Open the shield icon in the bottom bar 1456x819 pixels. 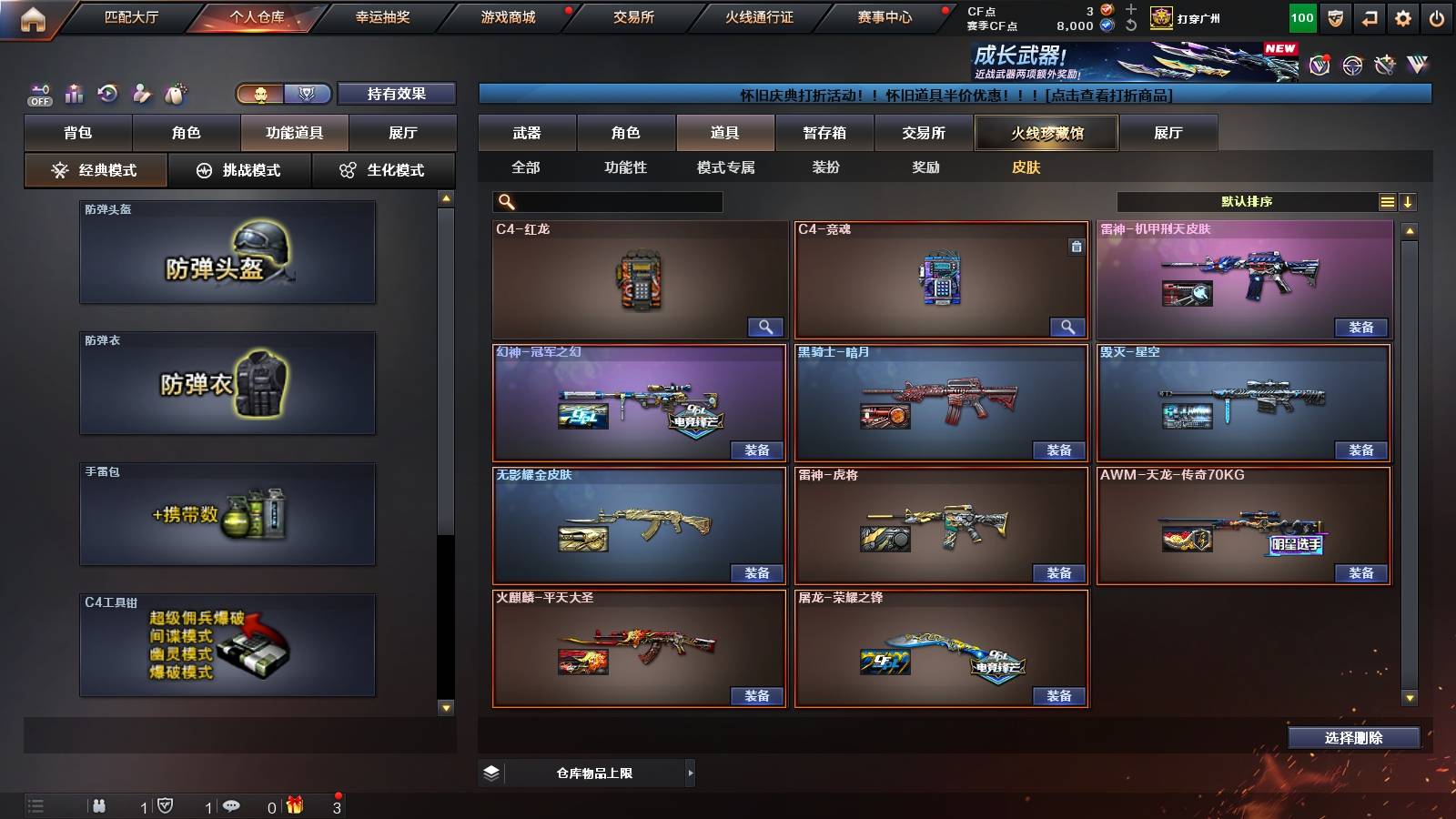coord(167,805)
